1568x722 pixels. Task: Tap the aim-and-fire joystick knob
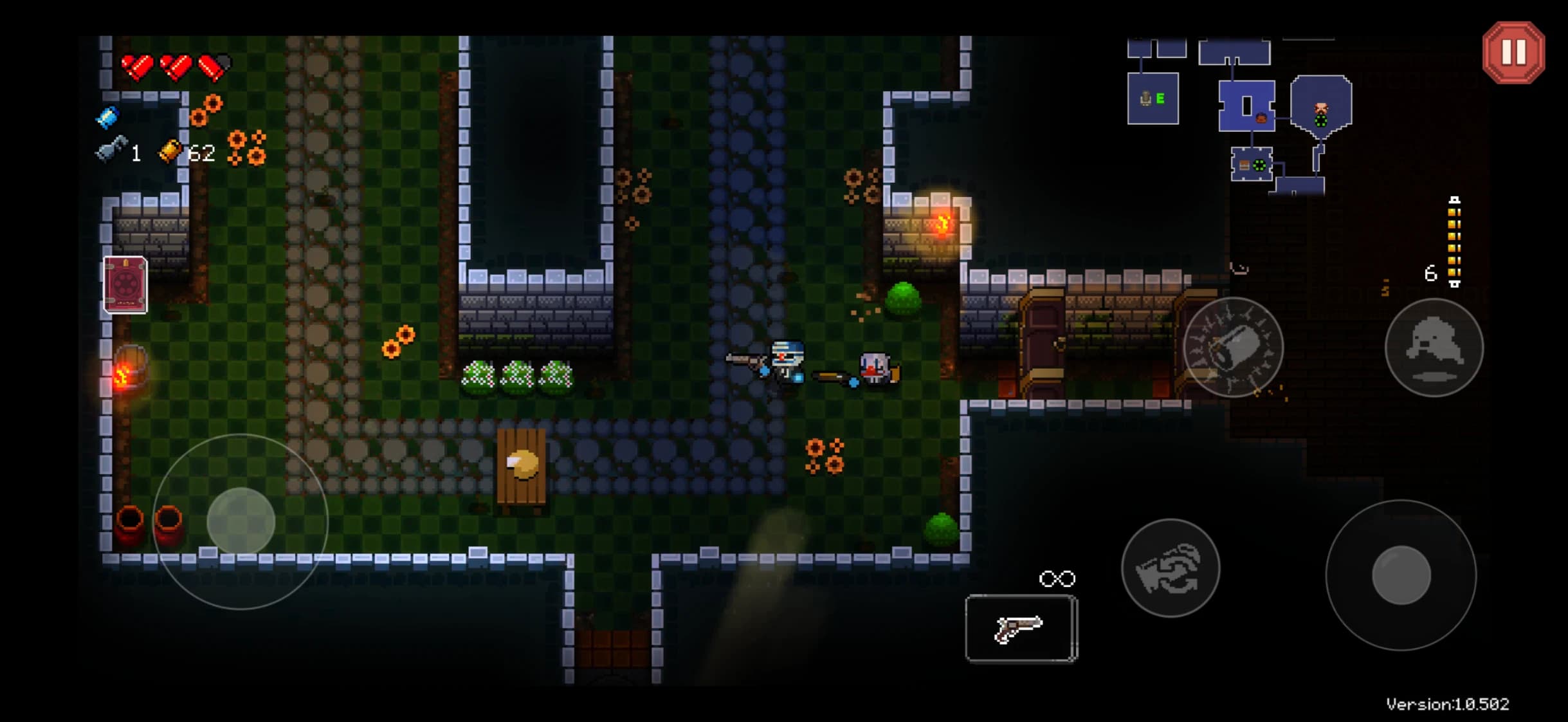(1401, 575)
